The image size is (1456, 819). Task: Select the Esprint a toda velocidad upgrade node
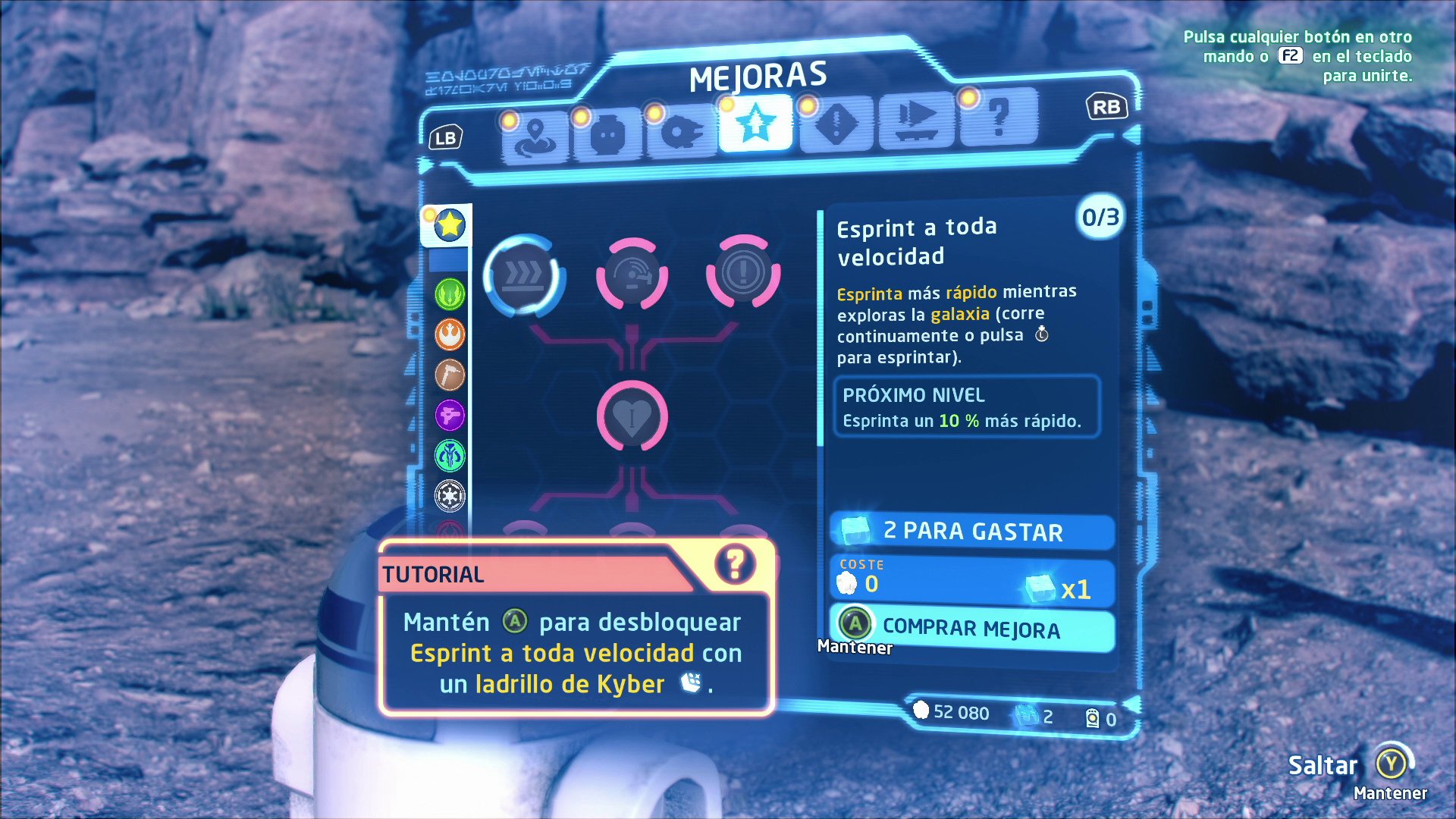coord(522,275)
